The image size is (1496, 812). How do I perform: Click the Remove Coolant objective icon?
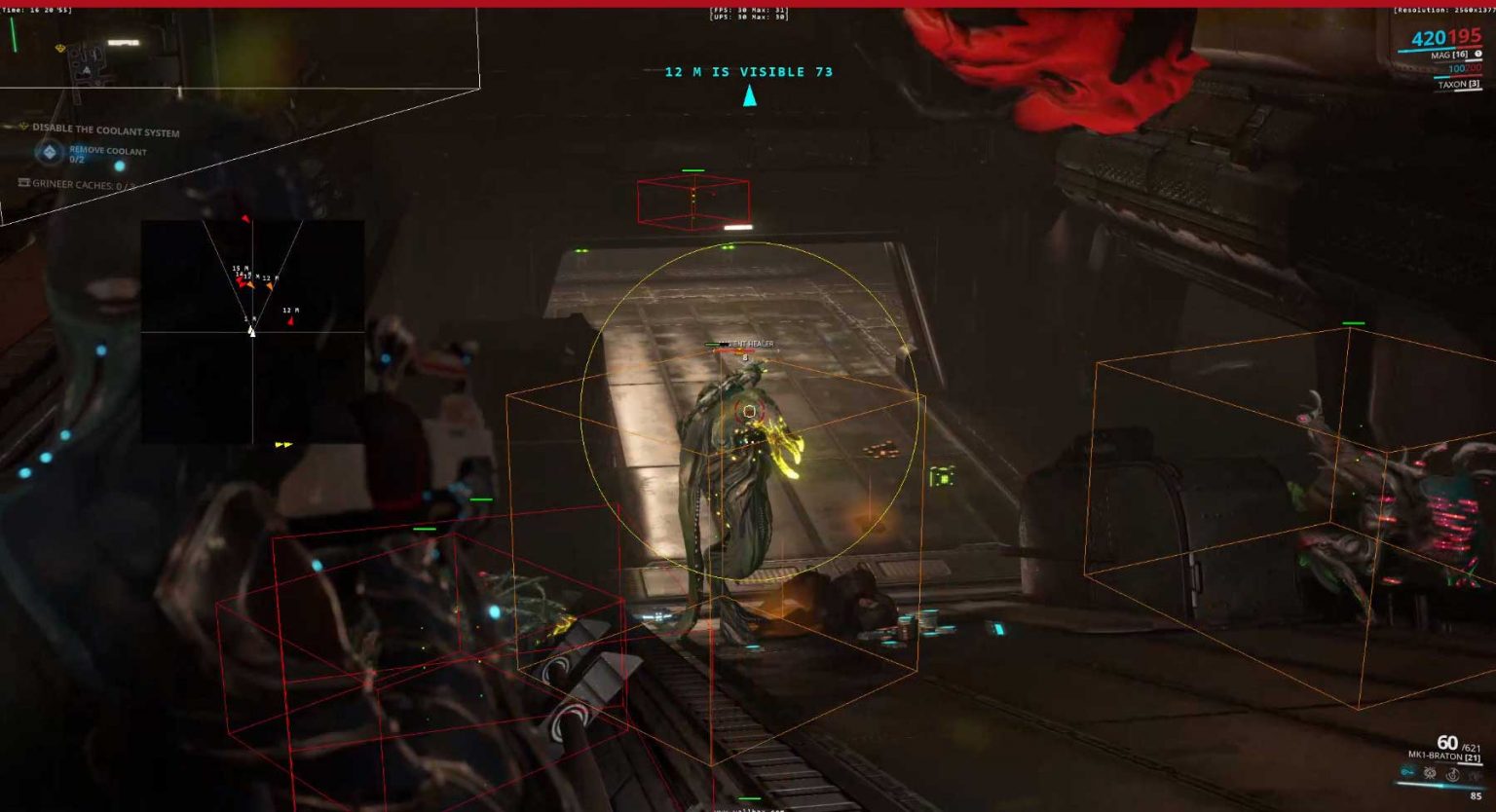pos(49,153)
